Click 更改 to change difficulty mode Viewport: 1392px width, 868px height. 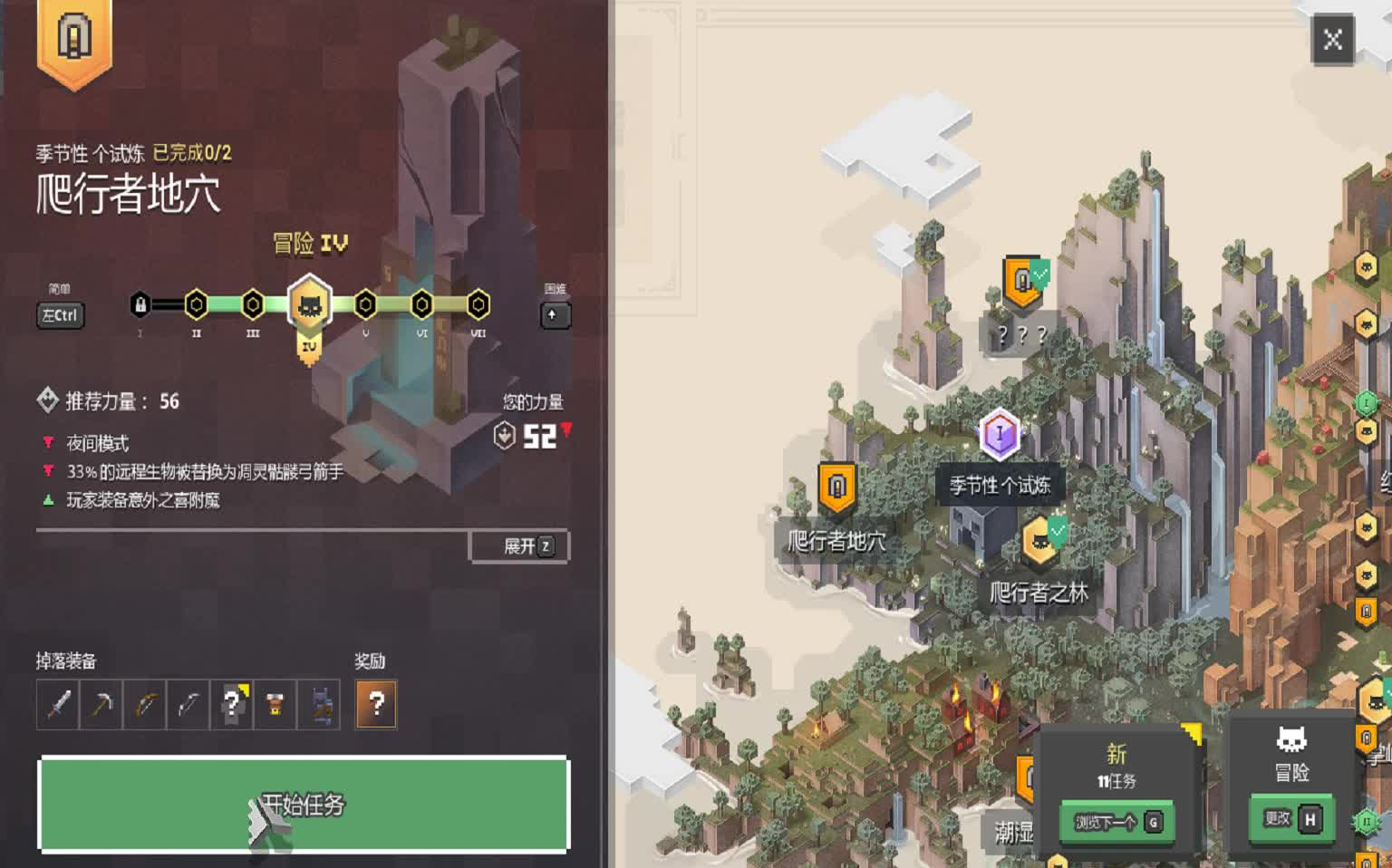point(1293,817)
